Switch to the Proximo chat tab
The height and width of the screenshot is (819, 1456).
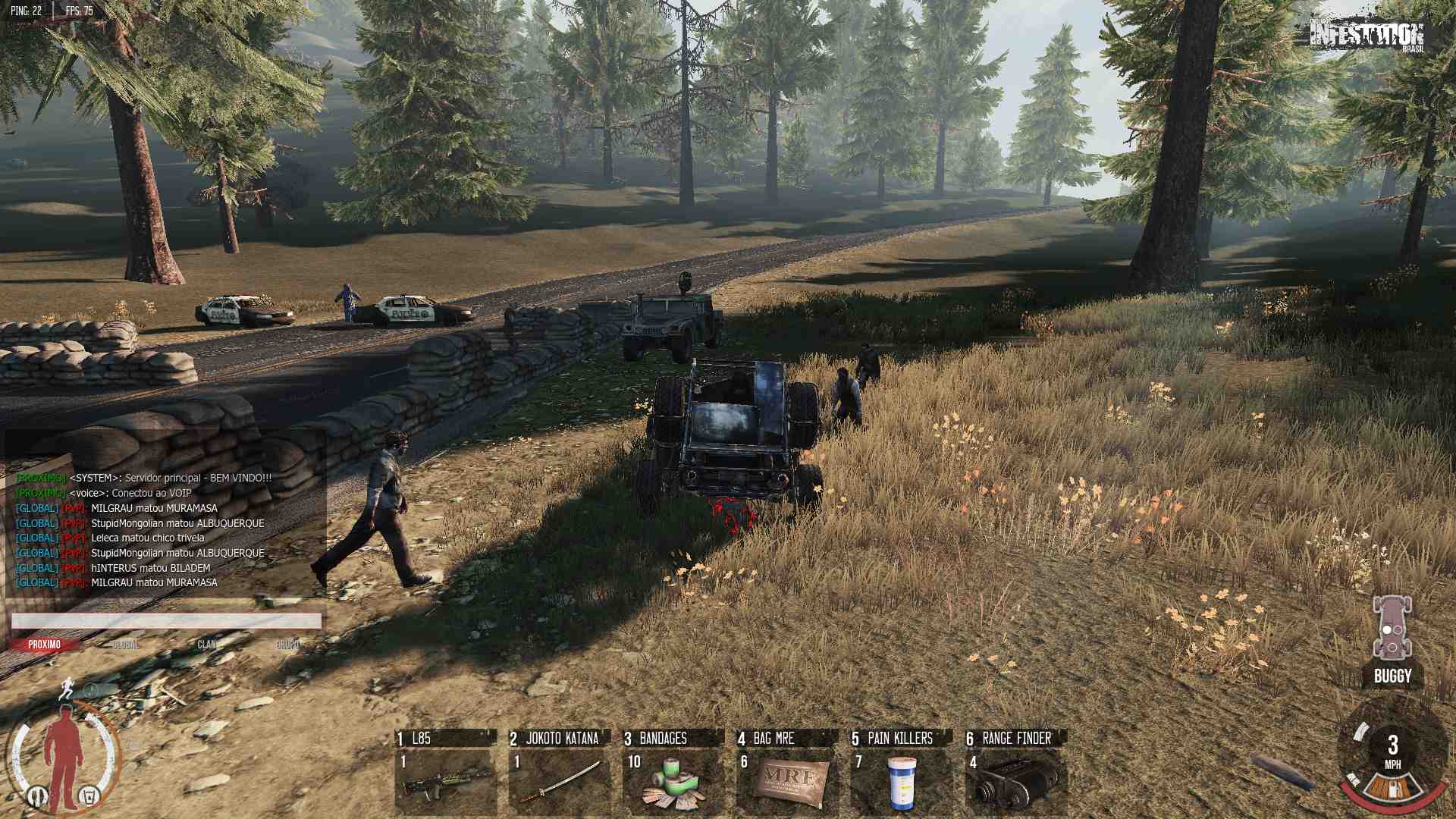coord(45,645)
